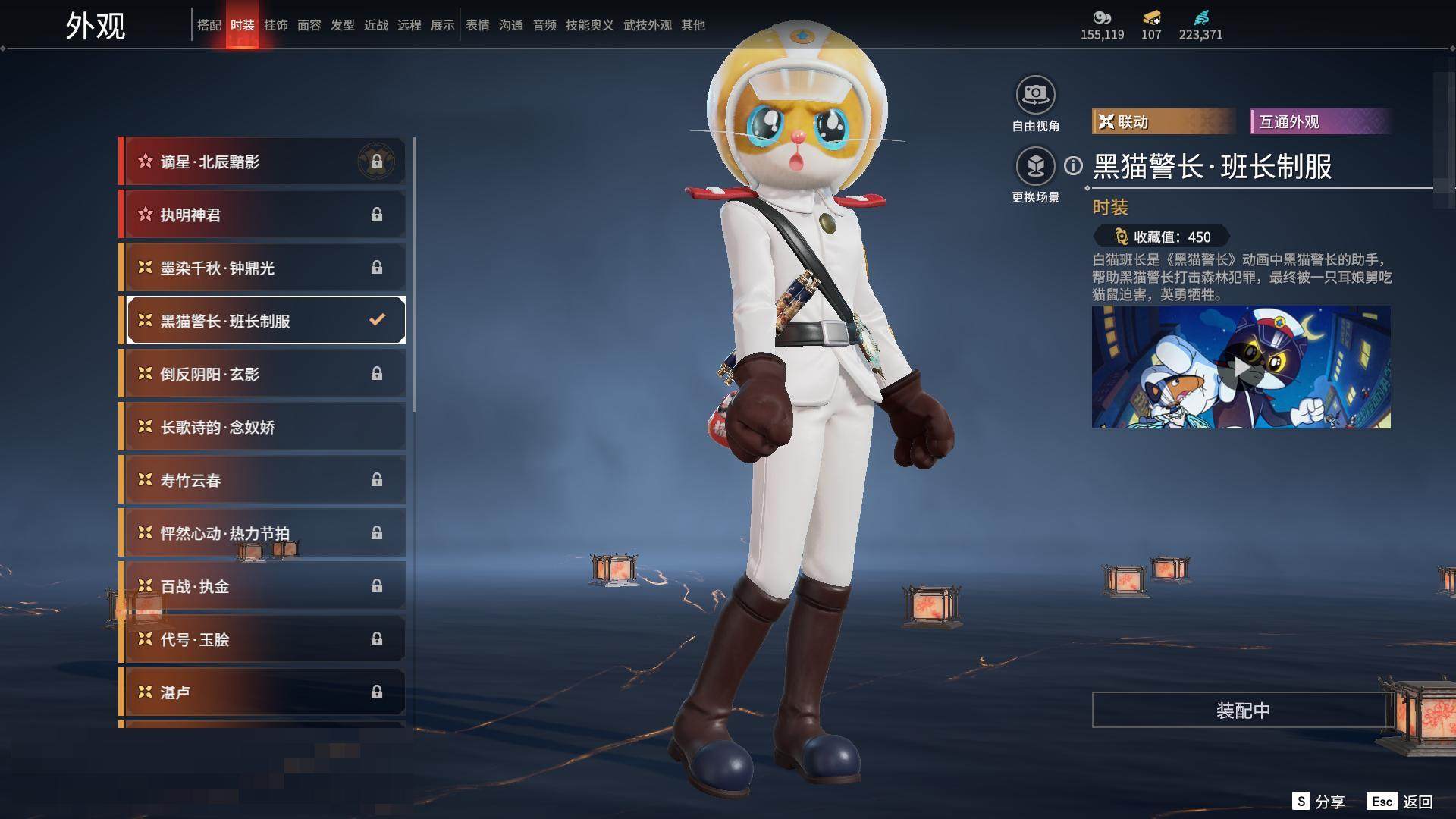Screen dimensions: 1456x819
Task: Switch to the 表情 tab
Action: point(477,25)
